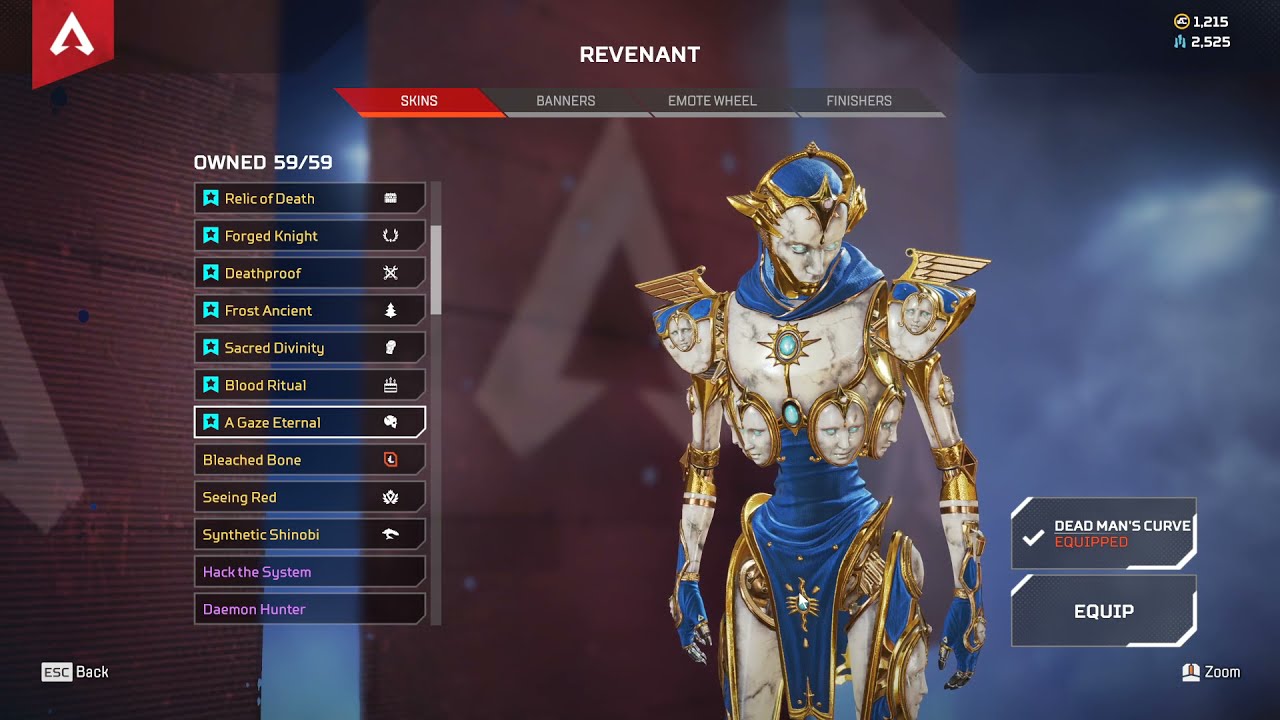Toggle the favorite star on A Gaze Eternal
Image resolution: width=1280 pixels, height=720 pixels.
pos(211,422)
